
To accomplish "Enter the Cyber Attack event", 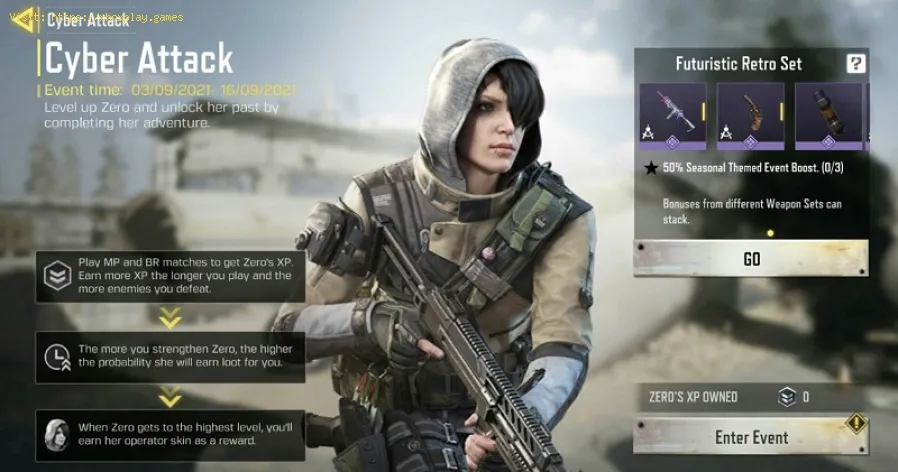I will tap(751, 437).
